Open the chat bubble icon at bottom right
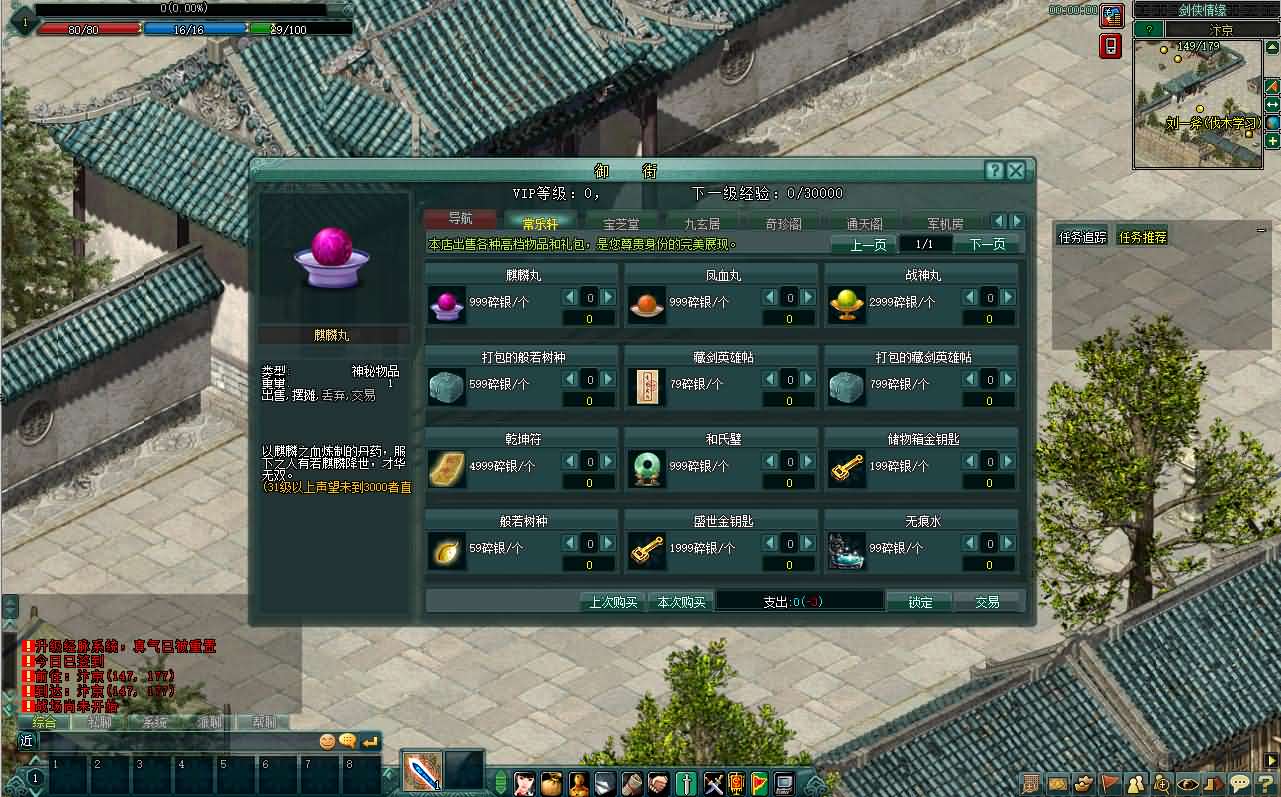This screenshot has width=1281, height=797. click(x=1239, y=784)
